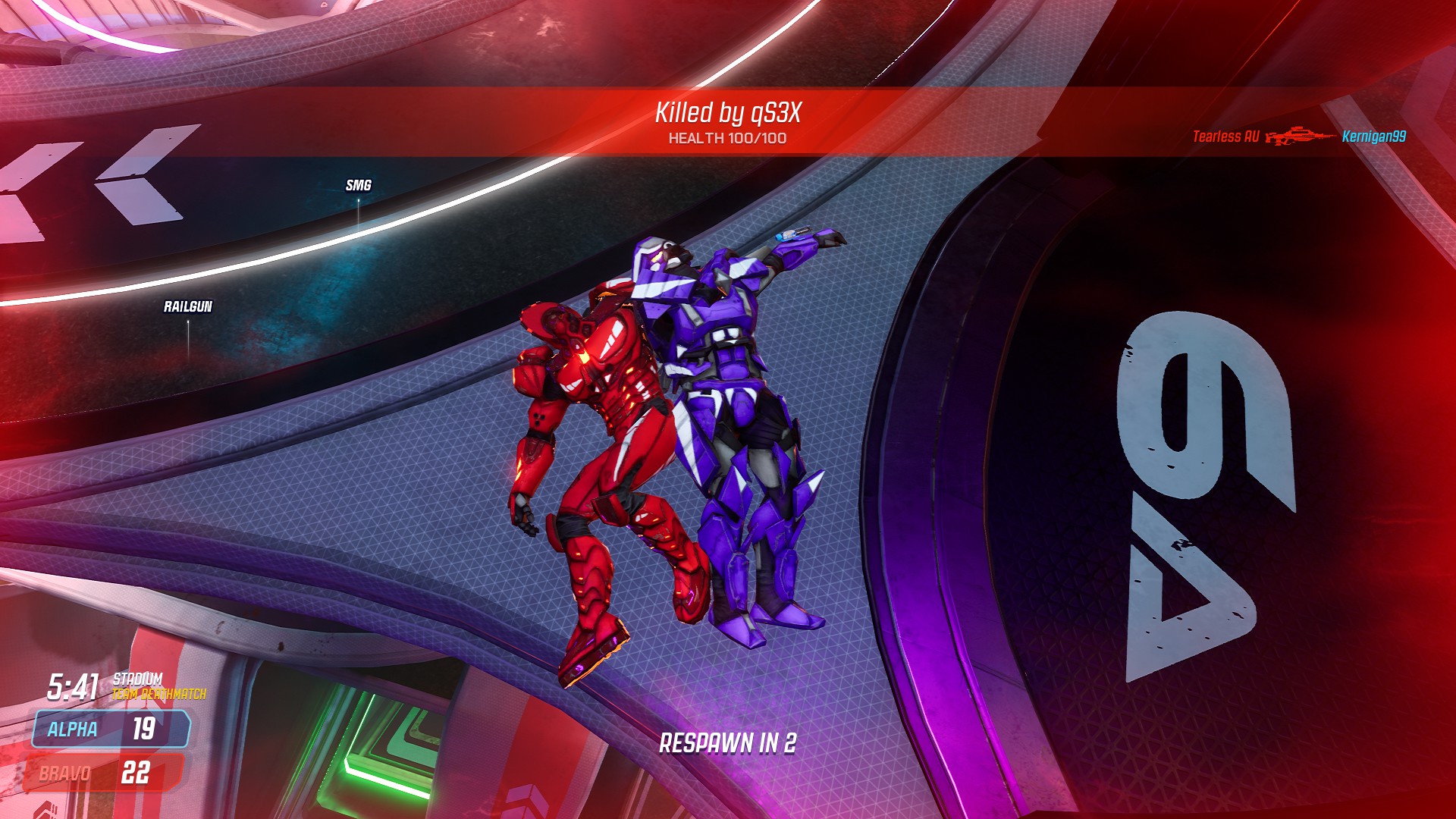Toggle the HEALTH 100/100 readout
The height and width of the screenshot is (819, 1456).
click(x=727, y=138)
